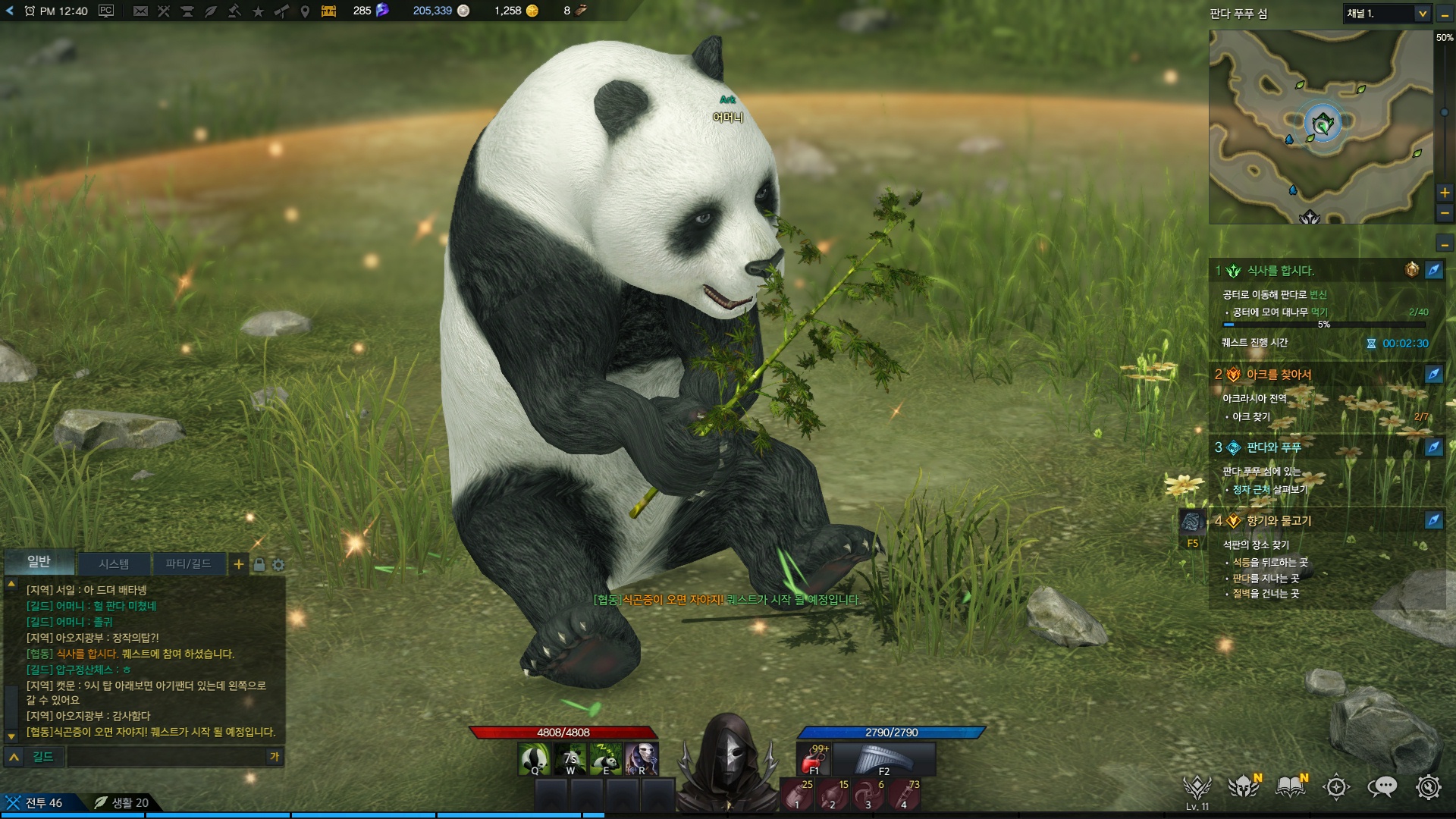The width and height of the screenshot is (1456, 819).
Task: Open the mail envelope icon
Action: pos(140,11)
